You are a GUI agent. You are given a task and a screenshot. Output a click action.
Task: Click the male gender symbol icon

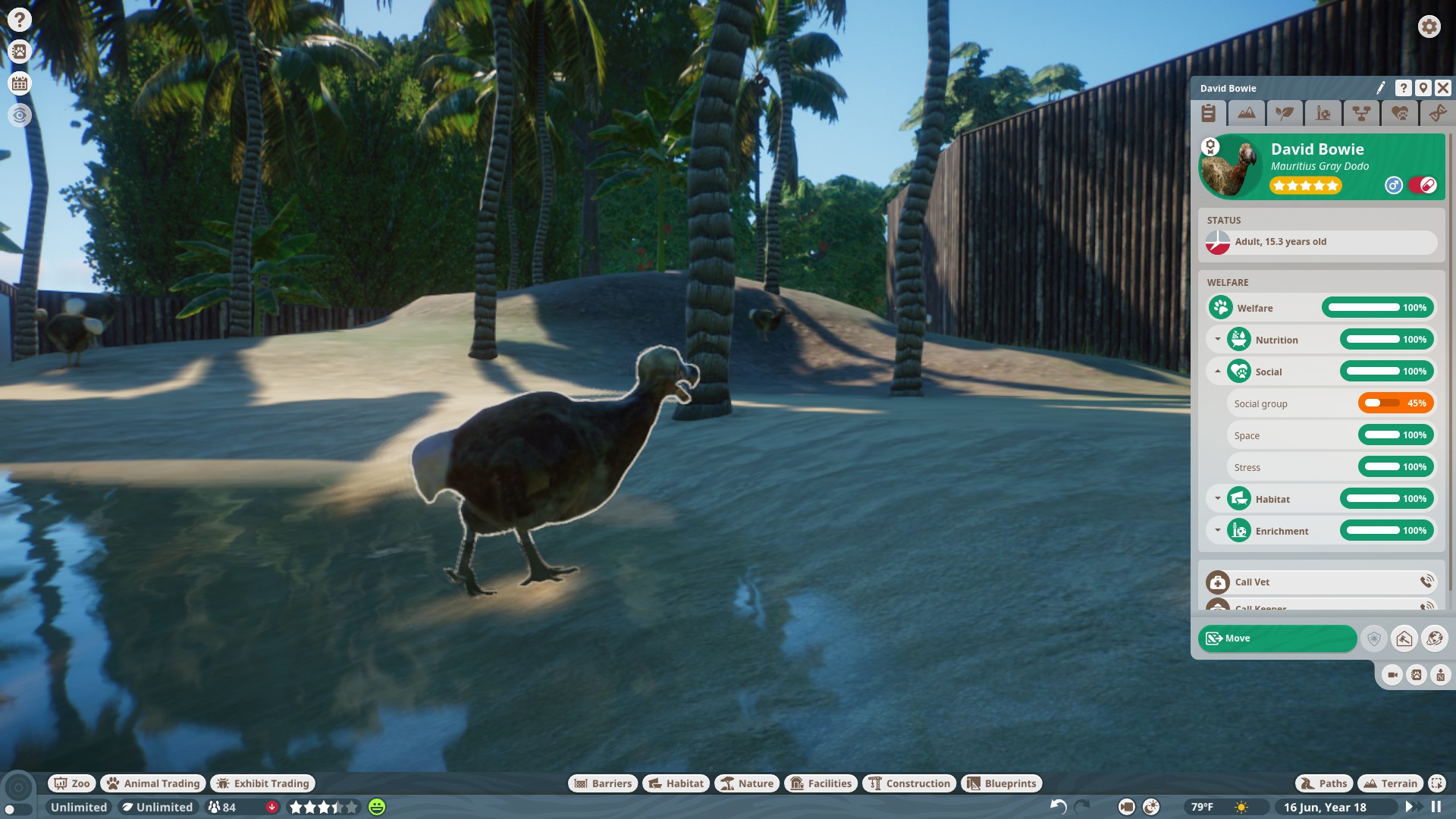click(1395, 184)
